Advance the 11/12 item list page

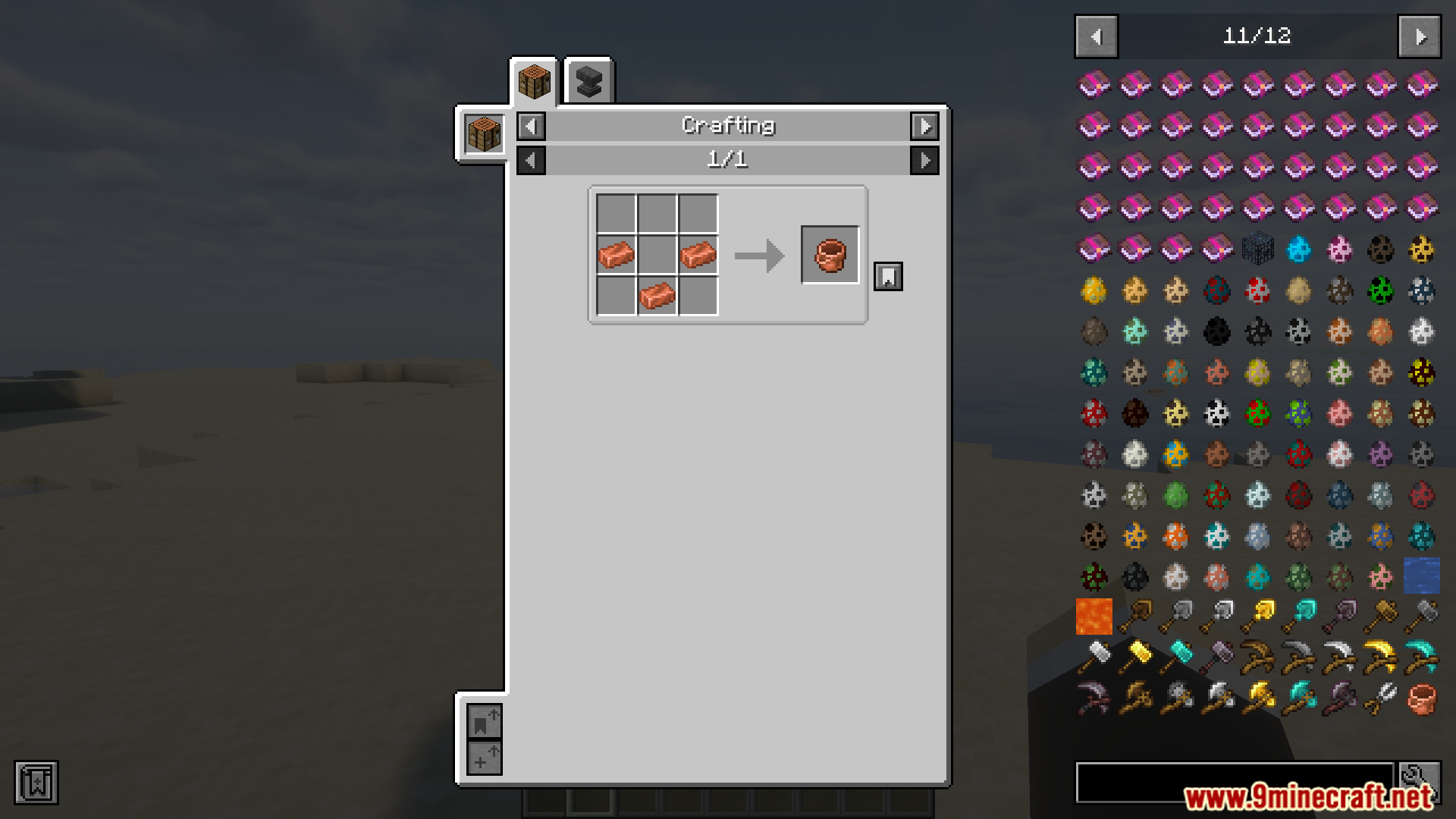(1419, 36)
